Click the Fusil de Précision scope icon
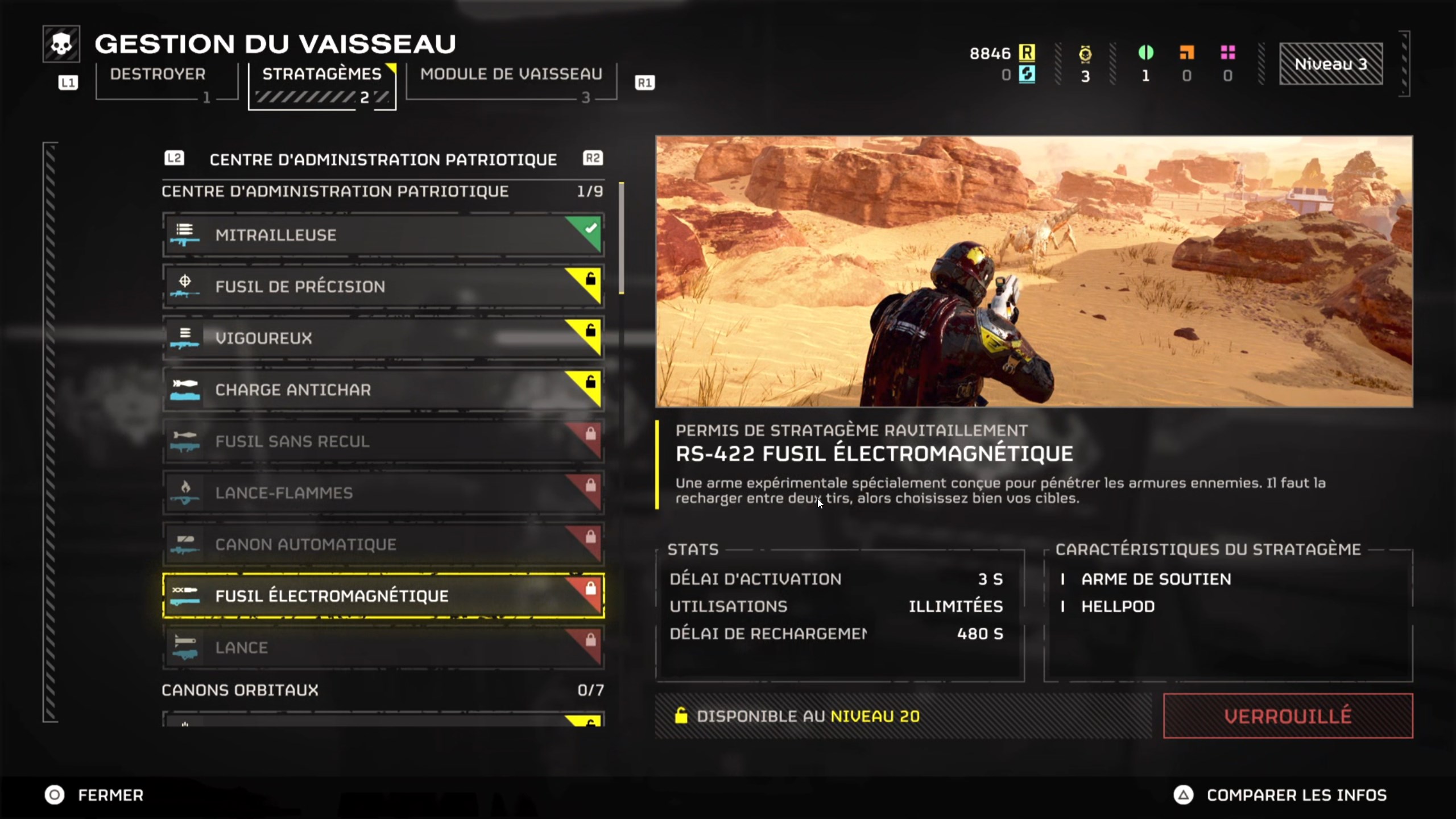This screenshot has width=1456, height=819. (x=185, y=286)
